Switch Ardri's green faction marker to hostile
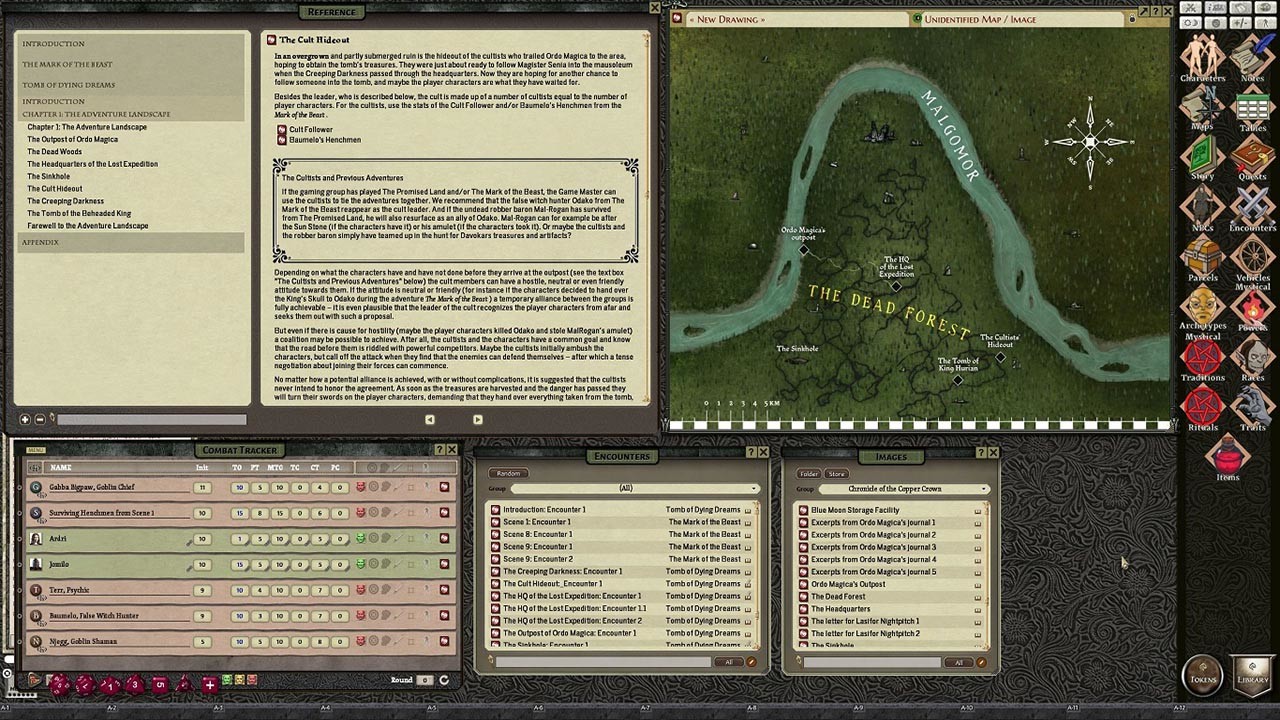1280x720 pixels. [361, 539]
